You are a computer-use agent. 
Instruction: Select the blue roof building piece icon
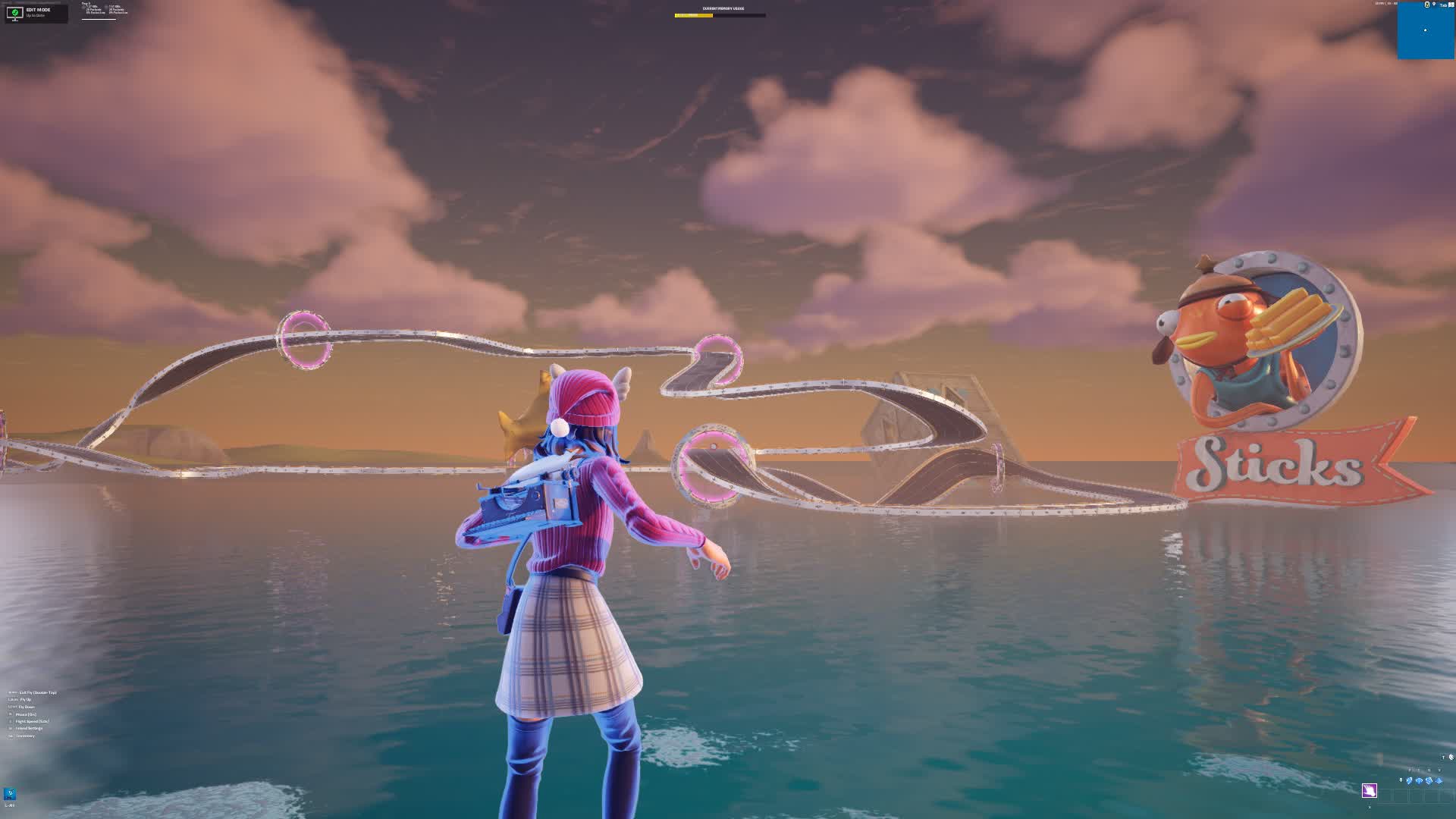coord(1439,780)
